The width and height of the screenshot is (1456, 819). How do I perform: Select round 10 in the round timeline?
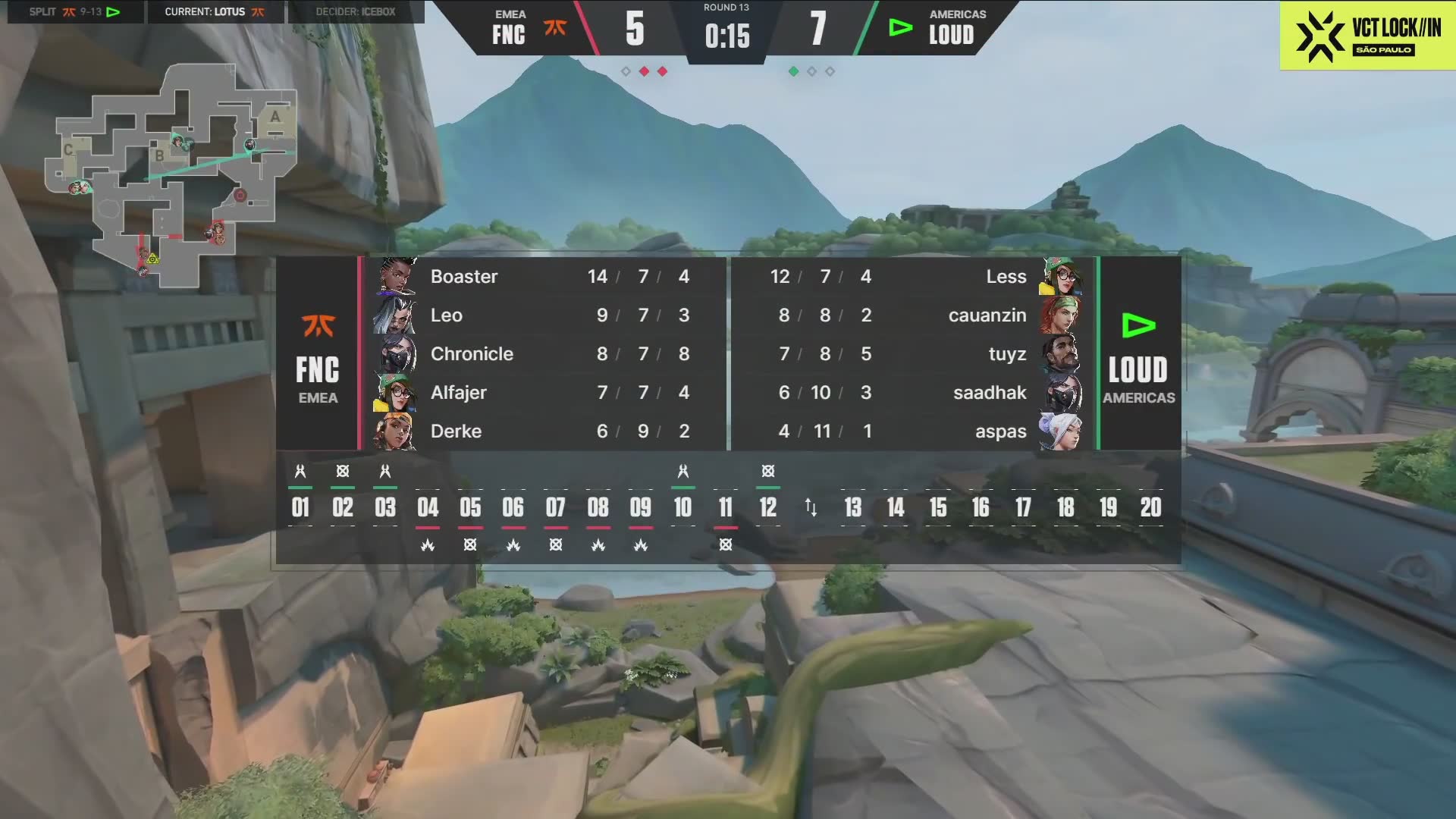click(x=682, y=507)
